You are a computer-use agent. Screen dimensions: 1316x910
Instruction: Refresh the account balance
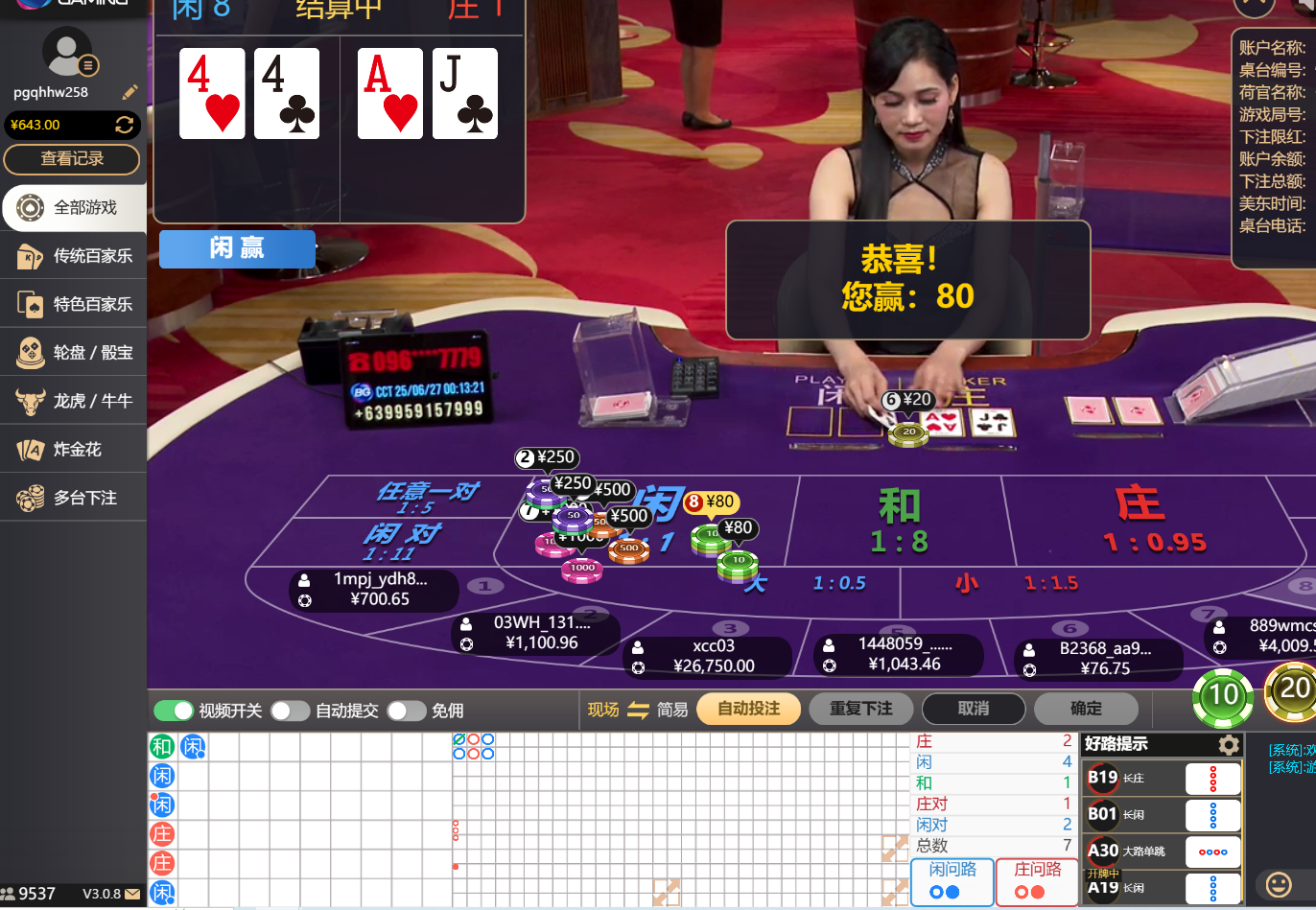pyautogui.click(x=124, y=125)
